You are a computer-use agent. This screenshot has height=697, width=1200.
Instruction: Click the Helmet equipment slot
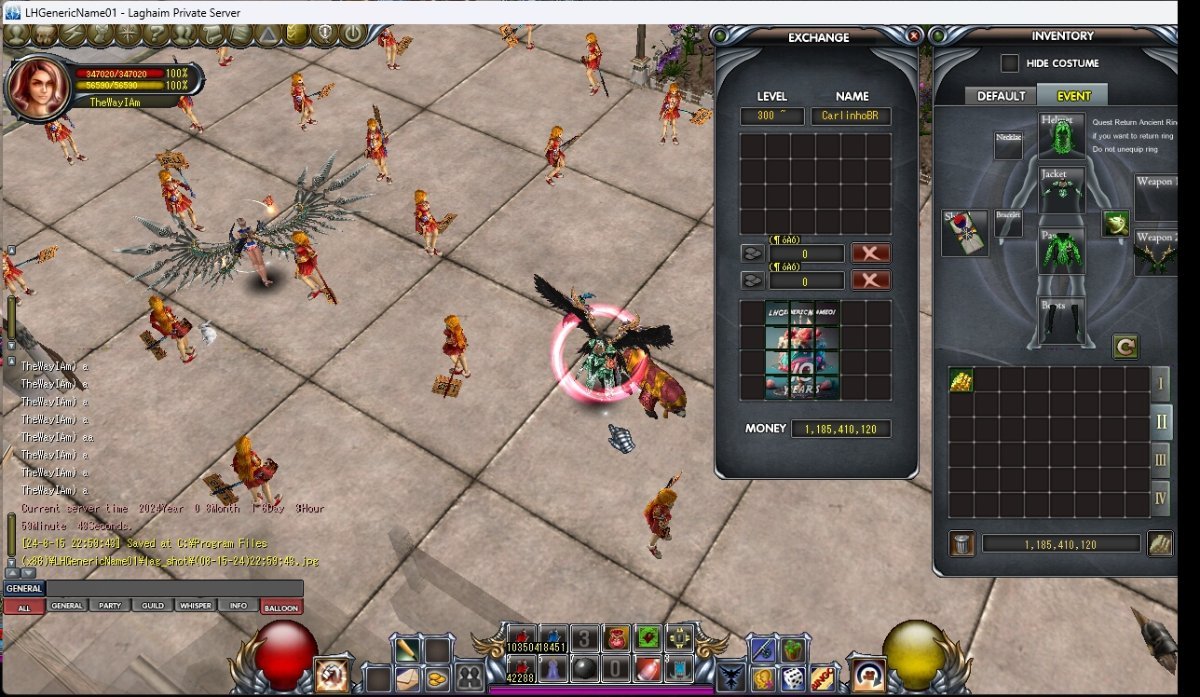[x=1060, y=136]
